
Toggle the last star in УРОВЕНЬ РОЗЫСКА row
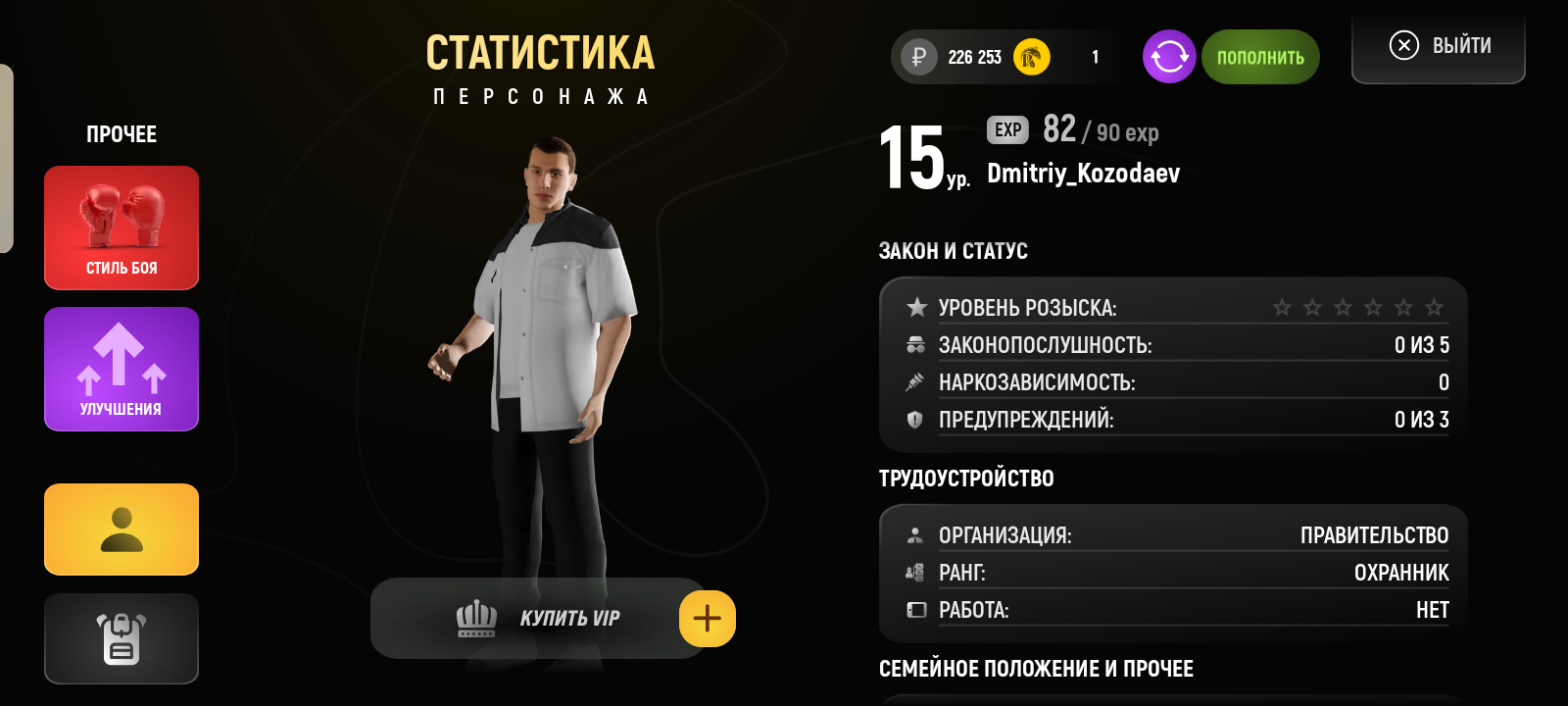[x=1435, y=307]
